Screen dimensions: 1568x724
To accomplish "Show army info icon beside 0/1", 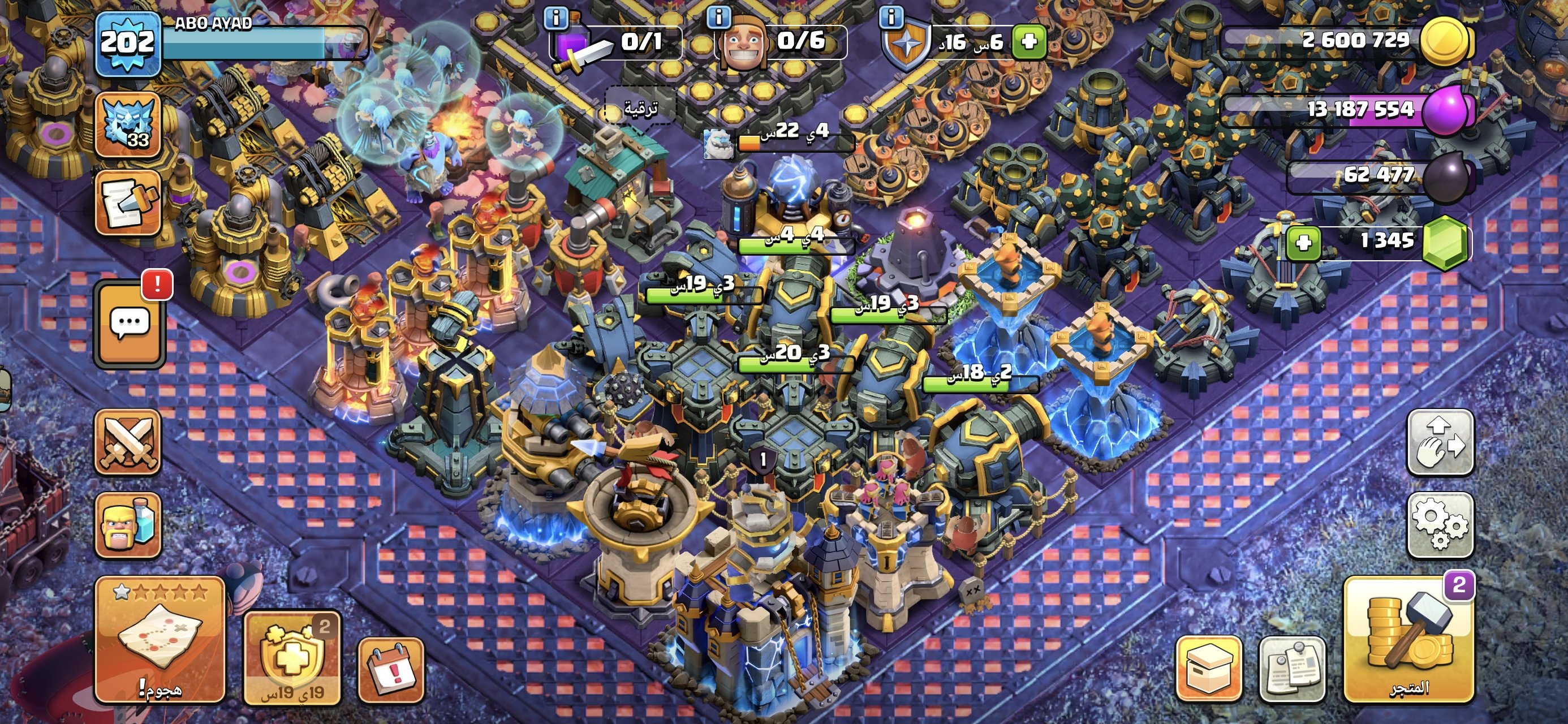I will [x=555, y=18].
